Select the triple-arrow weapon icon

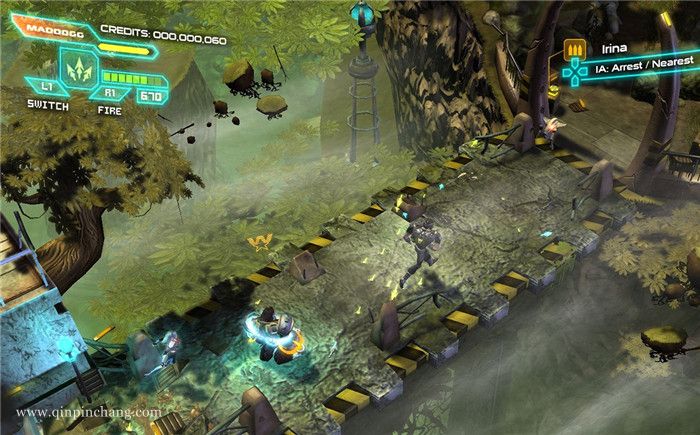[x=76, y=69]
